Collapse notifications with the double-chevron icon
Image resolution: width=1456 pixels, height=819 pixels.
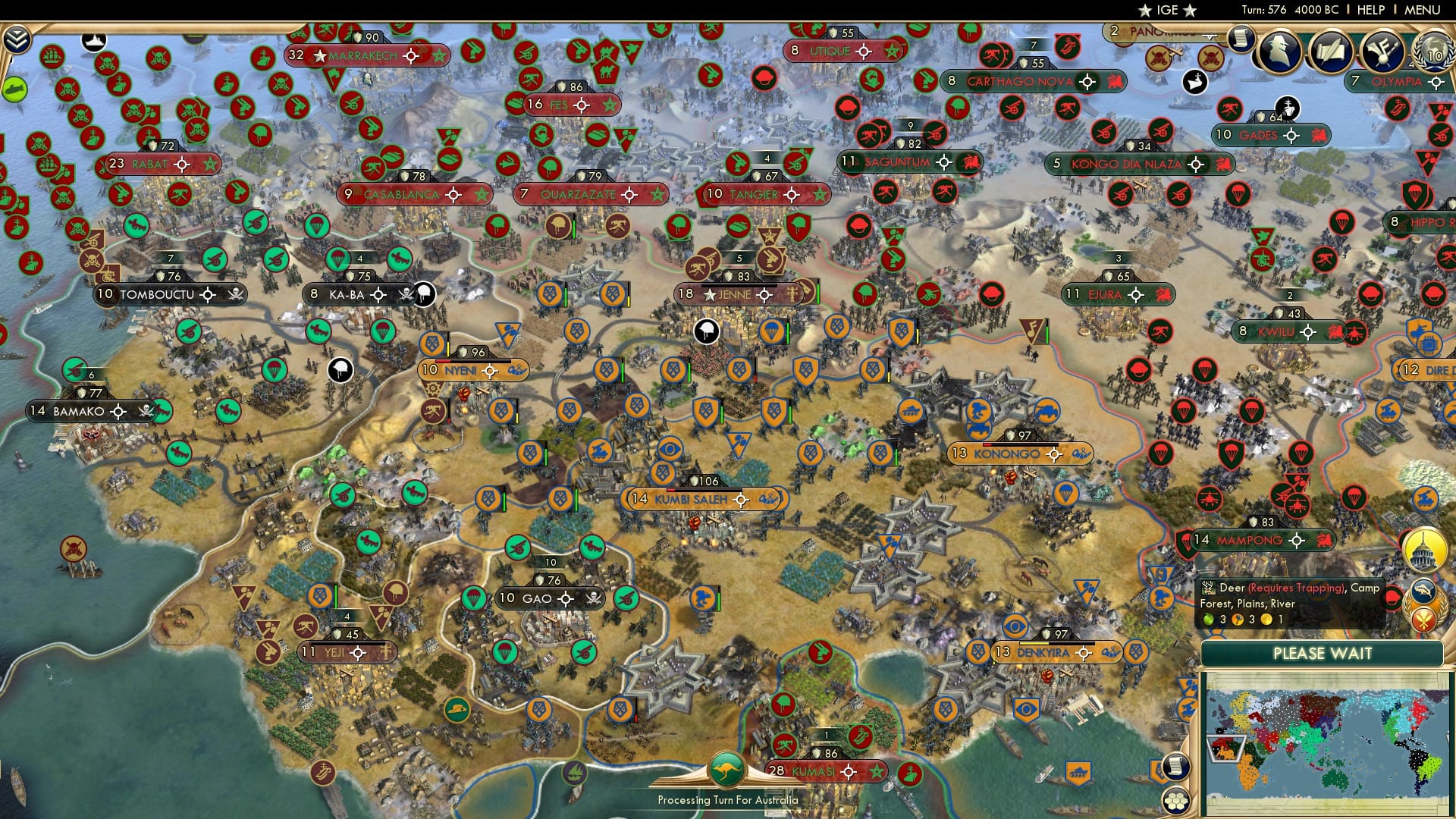pos(17,39)
